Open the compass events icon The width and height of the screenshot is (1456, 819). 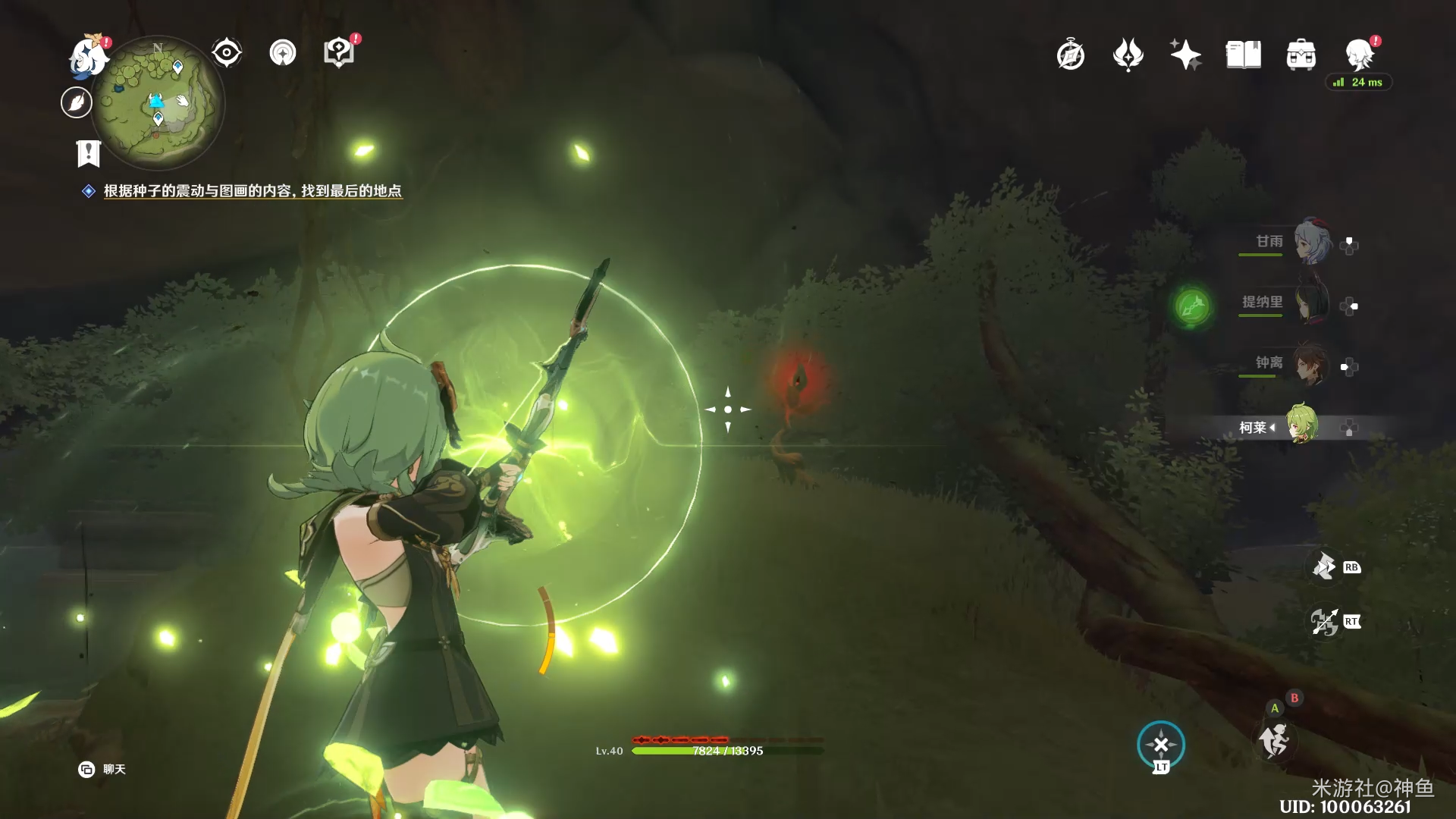(x=1071, y=55)
